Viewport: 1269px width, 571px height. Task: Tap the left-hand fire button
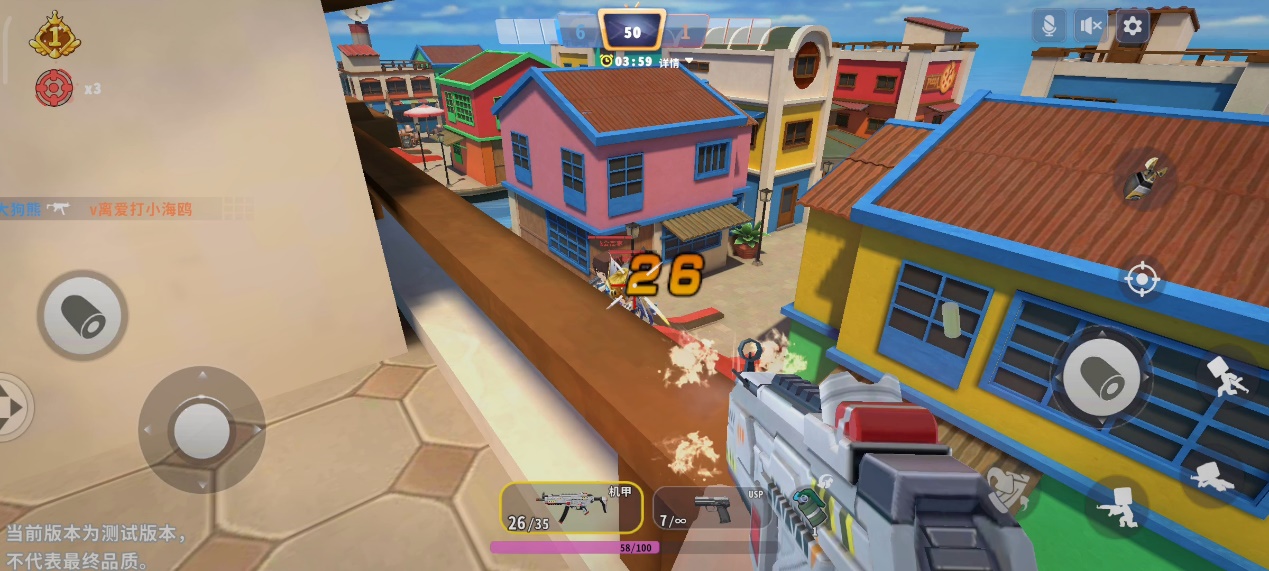pos(83,316)
